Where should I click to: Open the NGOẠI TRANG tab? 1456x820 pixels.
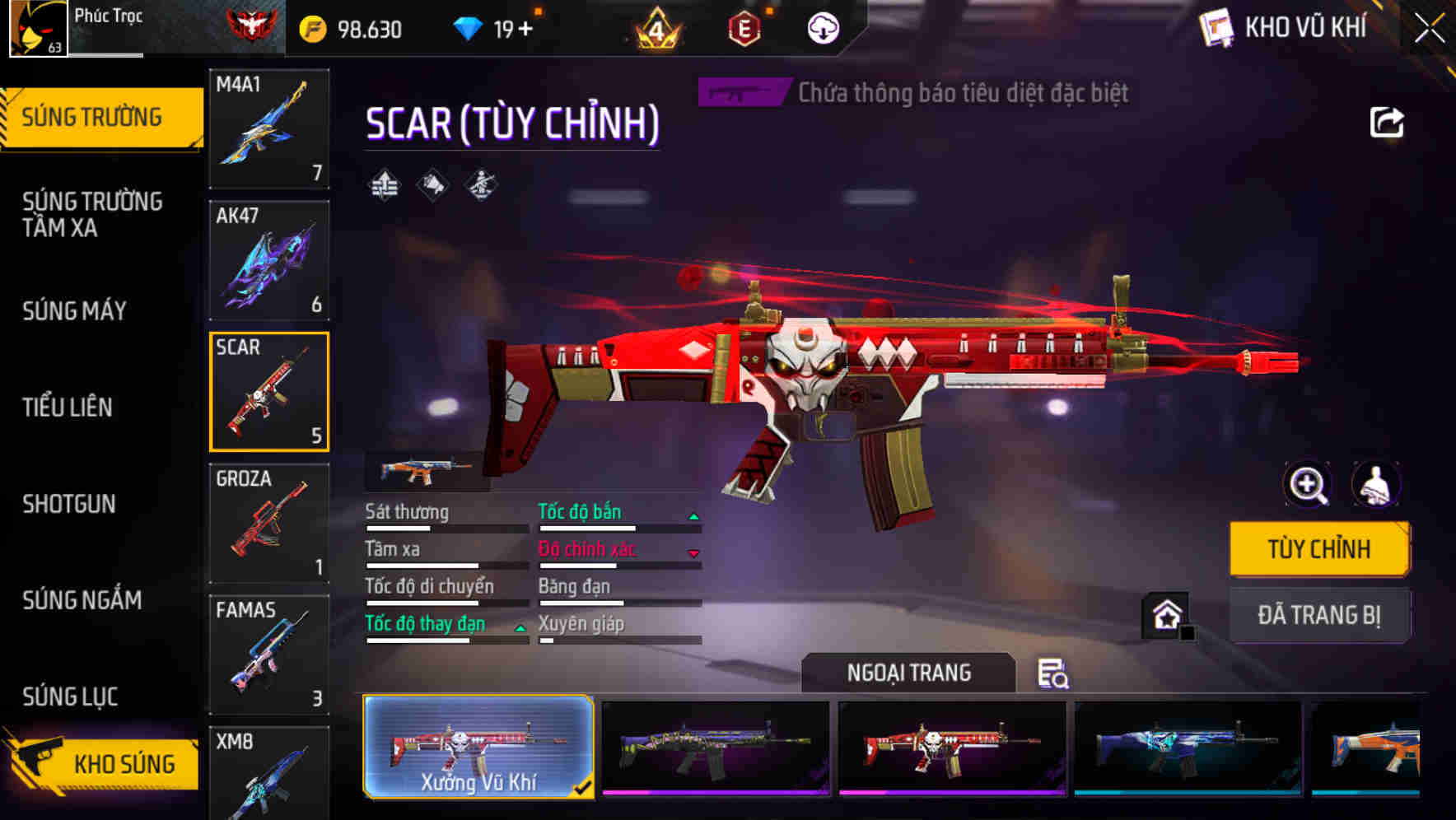click(908, 673)
